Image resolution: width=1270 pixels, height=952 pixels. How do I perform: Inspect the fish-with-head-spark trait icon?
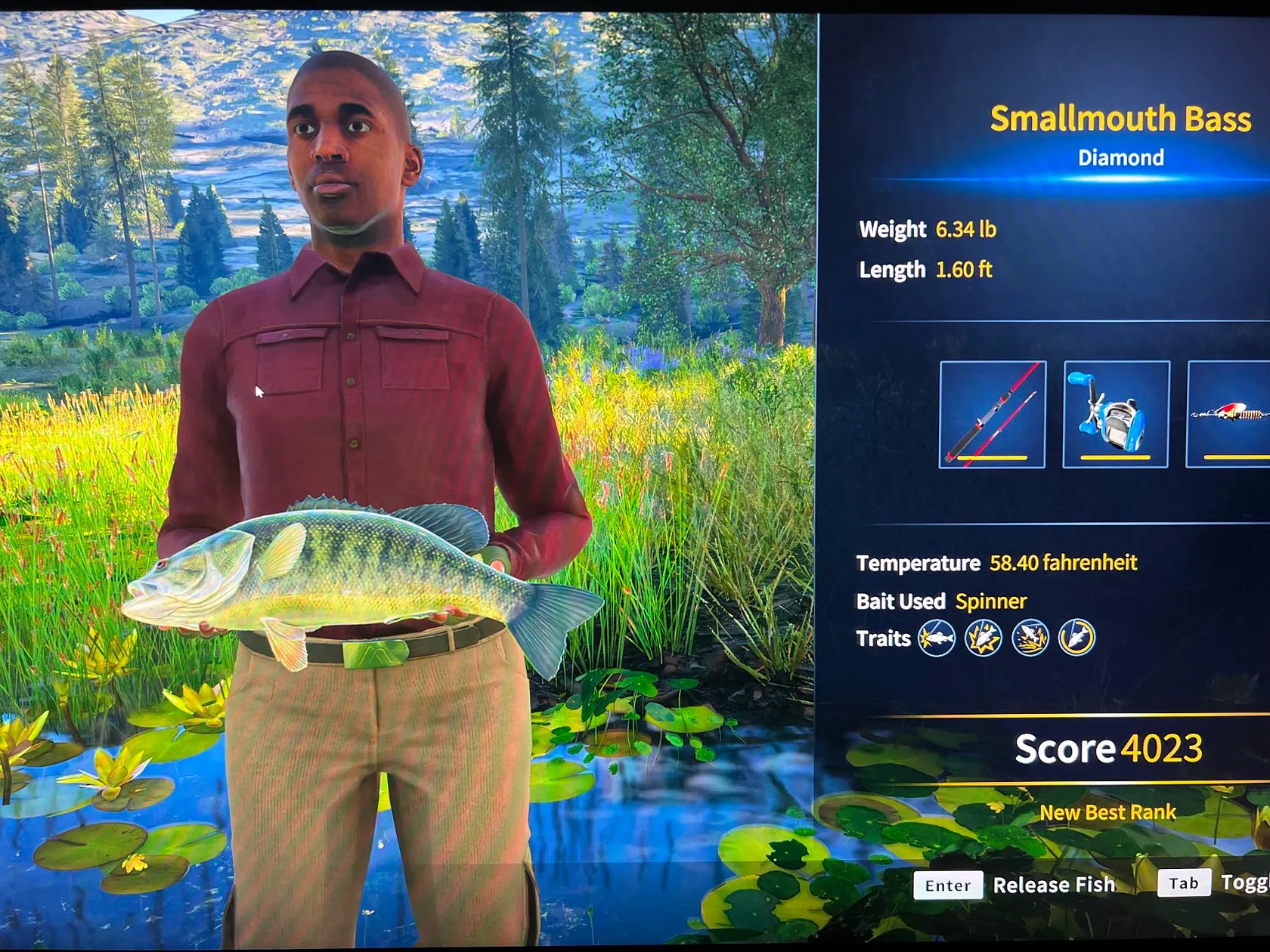pos(936,638)
